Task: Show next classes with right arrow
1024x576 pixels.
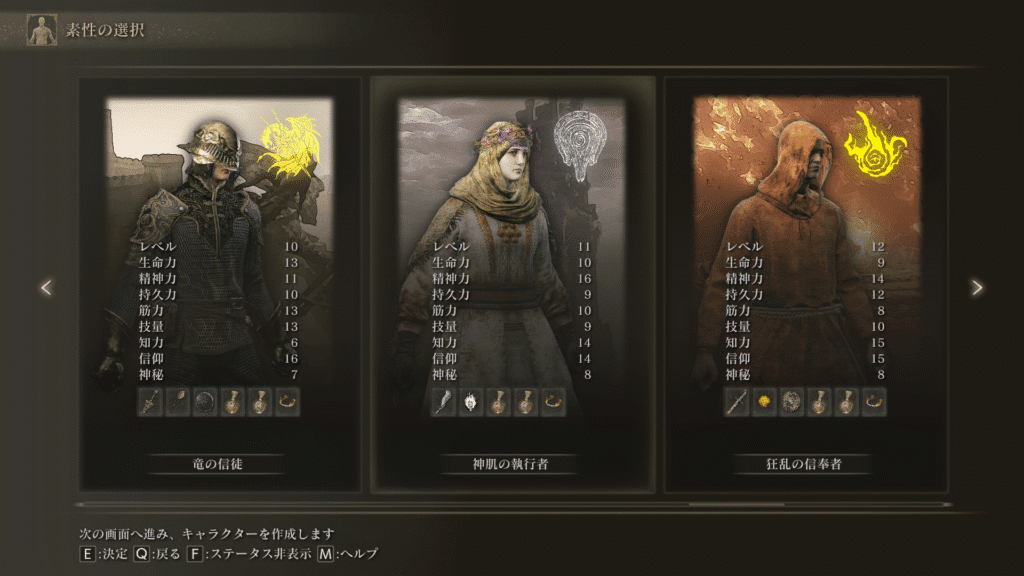Action: 977,287
